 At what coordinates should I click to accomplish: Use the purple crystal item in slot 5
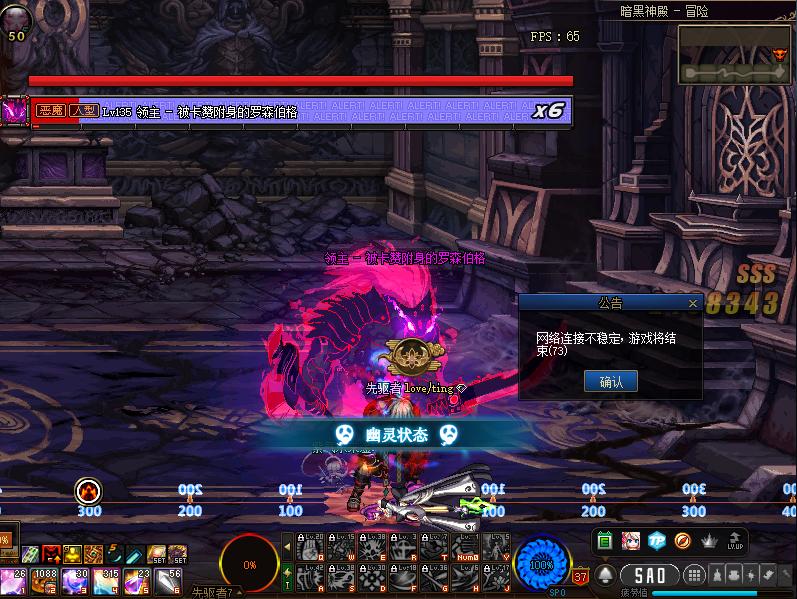pos(135,580)
